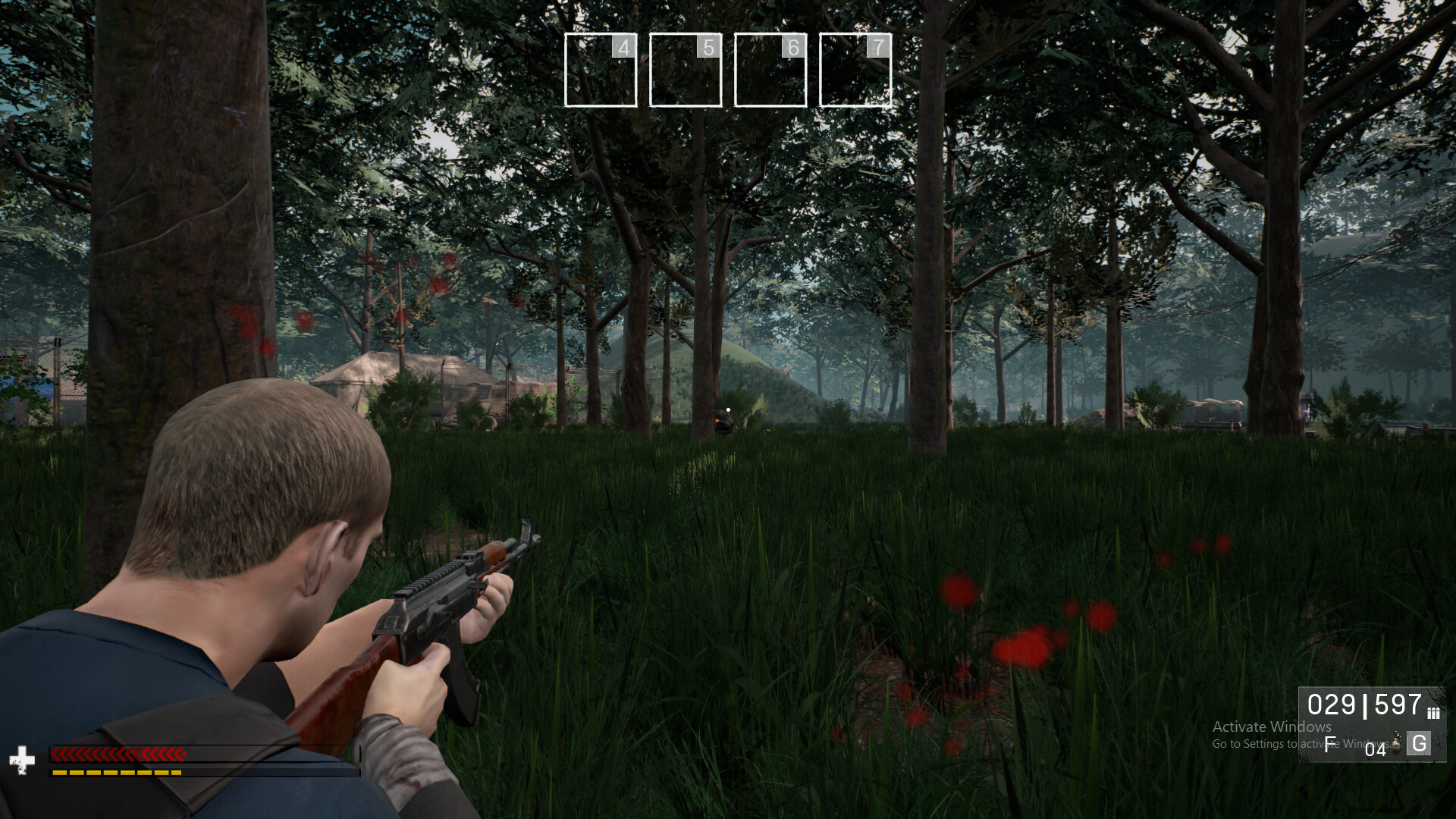
Task: Click the slot box under number 5
Action: click(685, 70)
